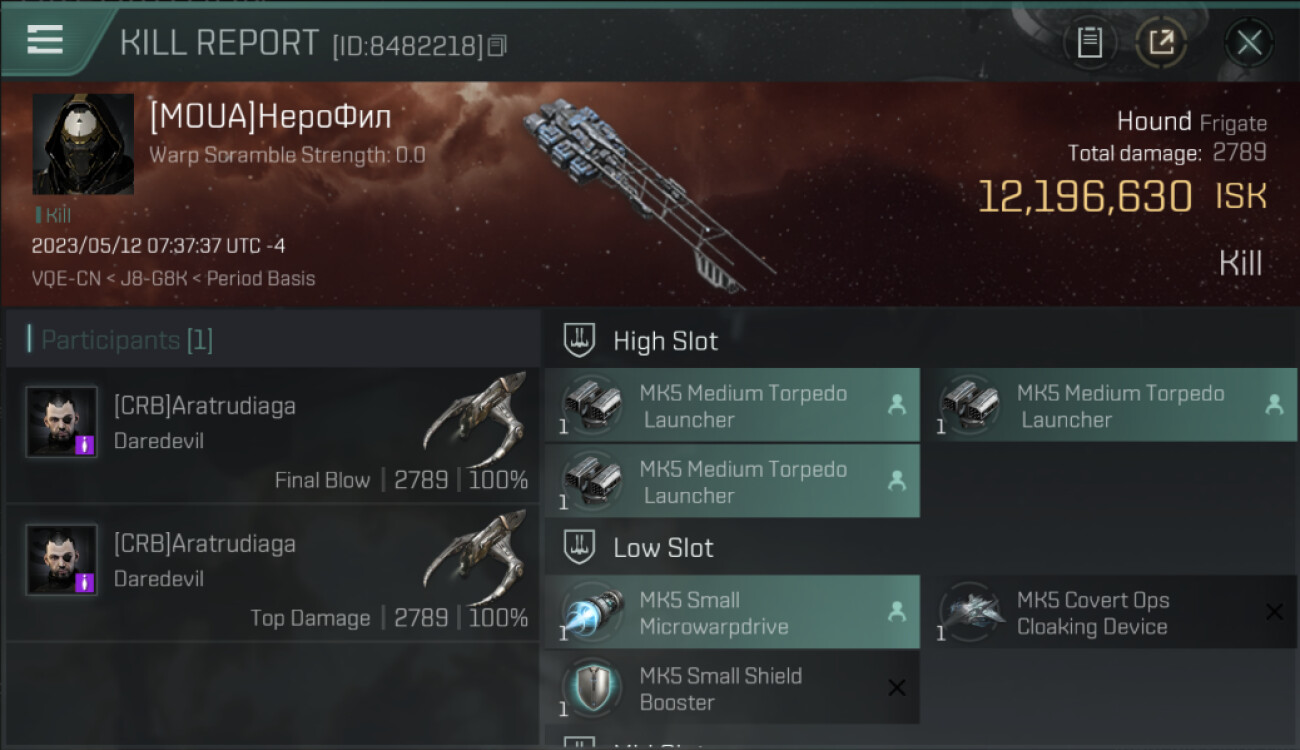Open the victim name НероФил
The height and width of the screenshot is (750, 1300).
[x=271, y=117]
